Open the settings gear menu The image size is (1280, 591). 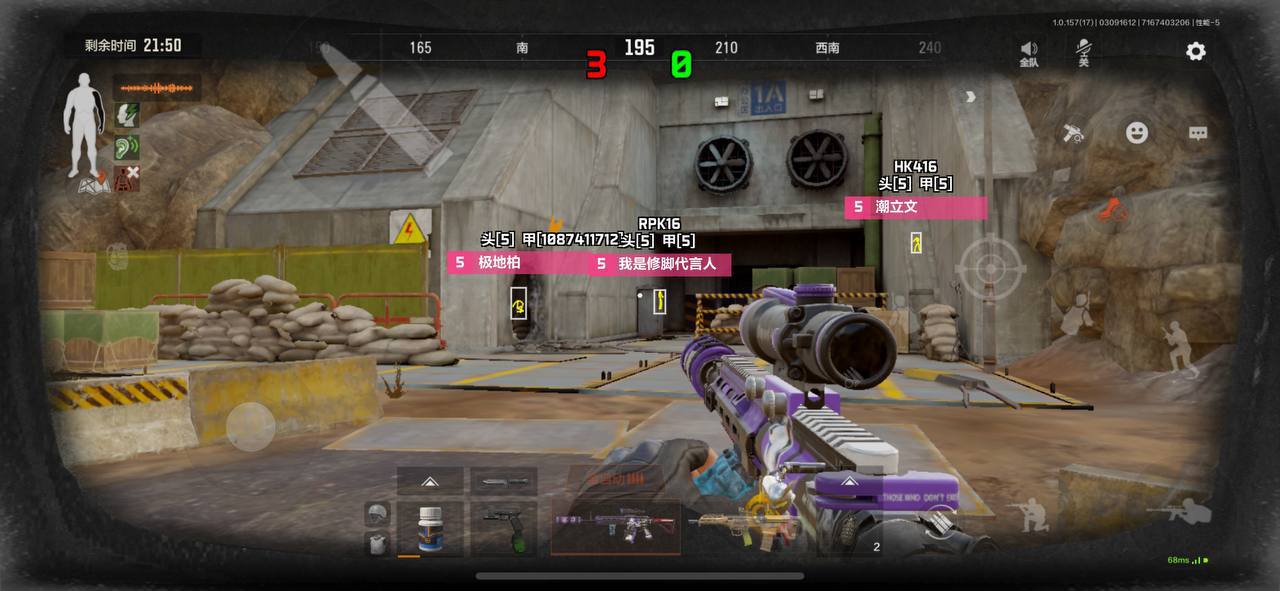pos(1195,51)
